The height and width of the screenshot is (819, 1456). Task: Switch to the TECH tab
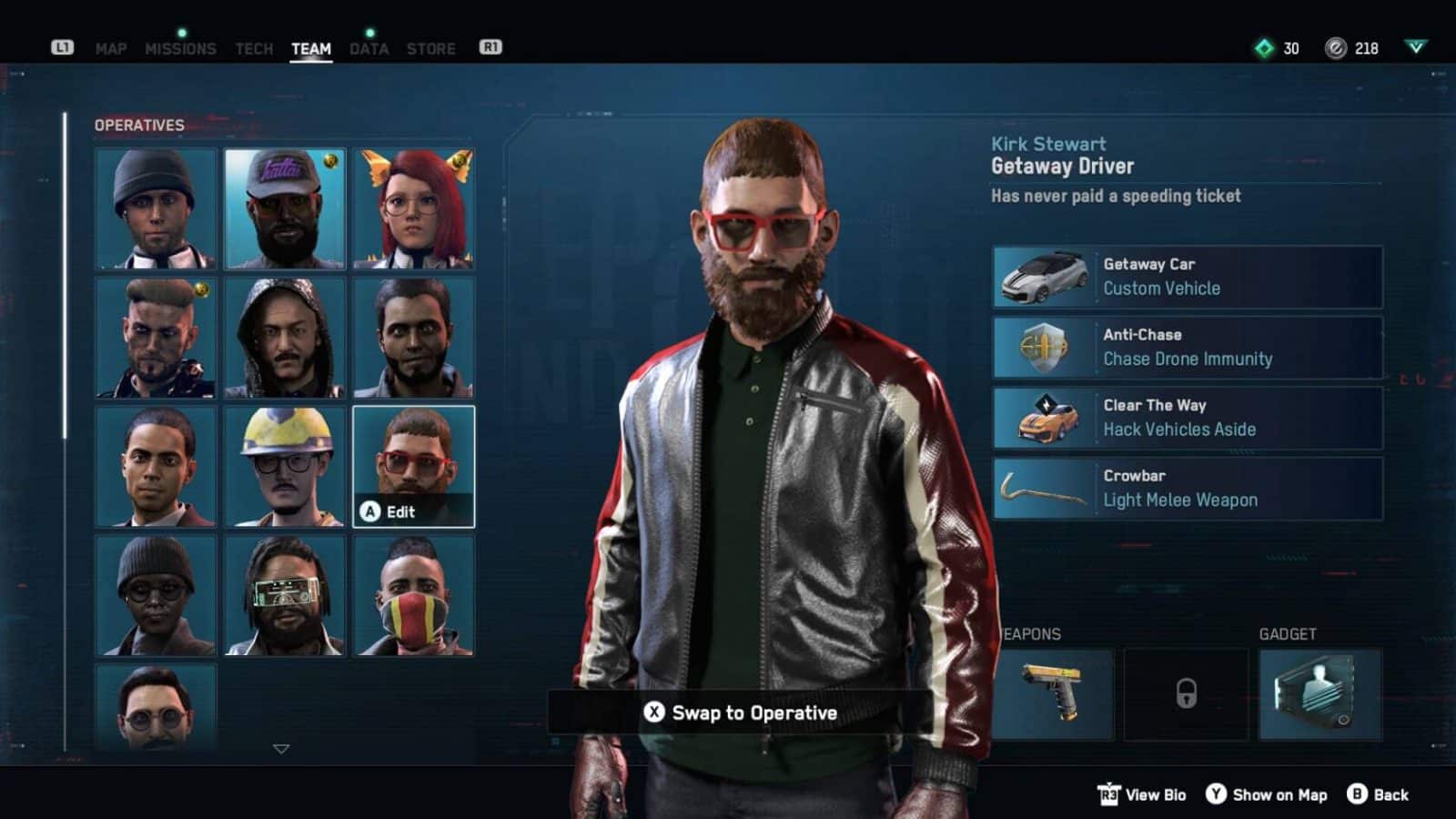pyautogui.click(x=254, y=49)
